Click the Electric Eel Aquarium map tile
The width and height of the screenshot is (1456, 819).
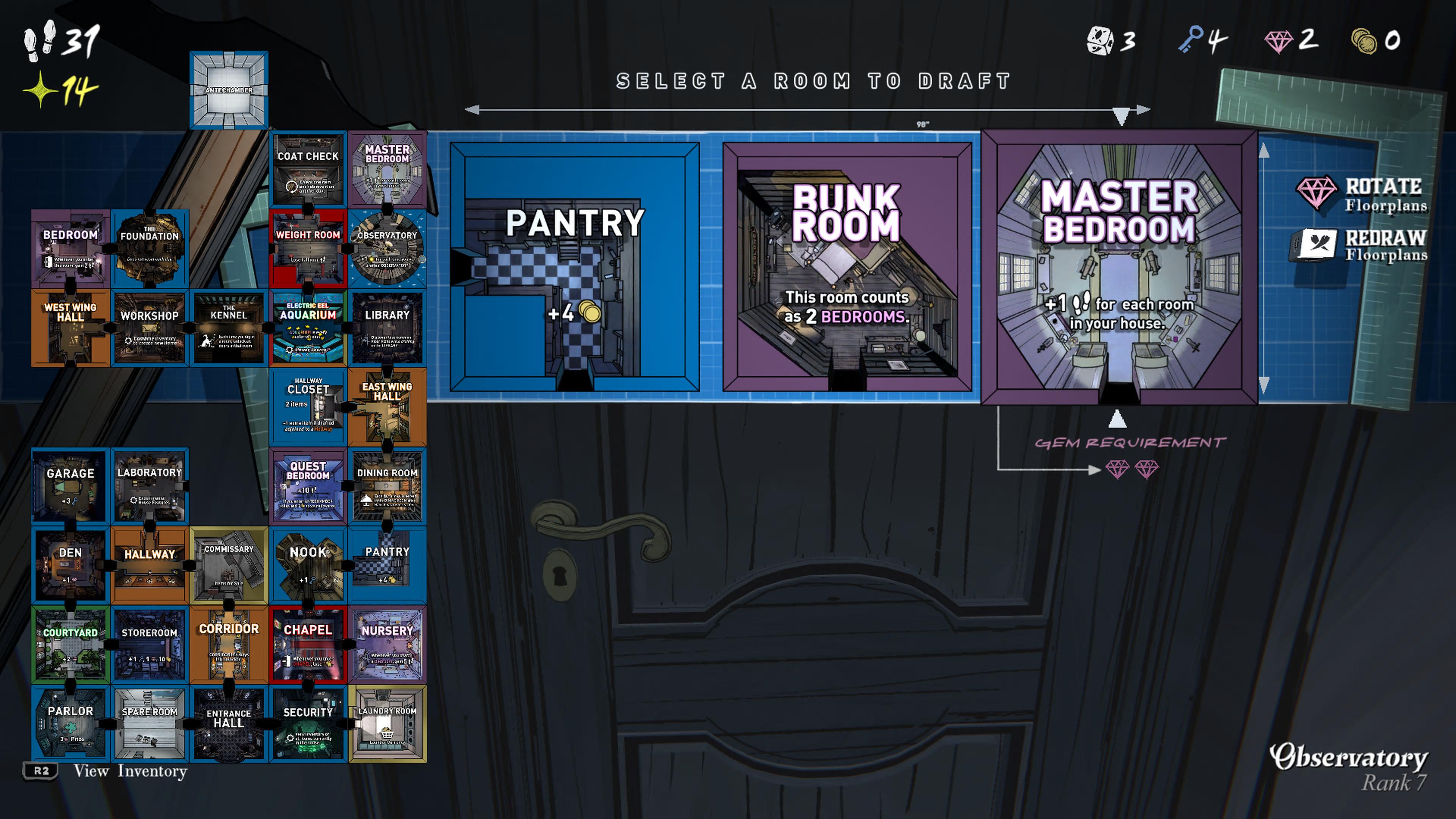pyautogui.click(x=308, y=328)
